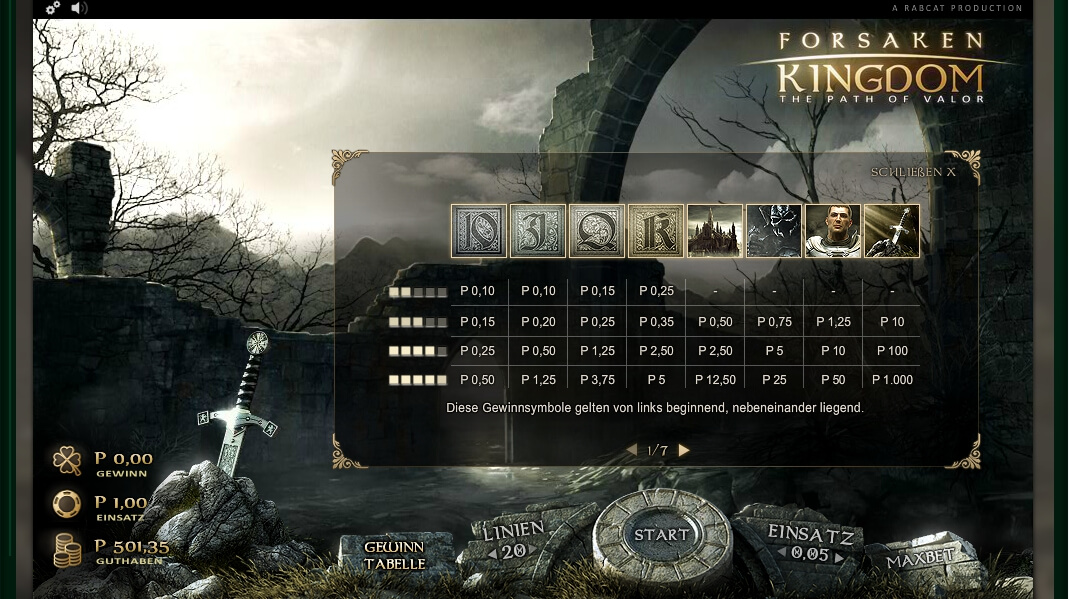This screenshot has width=1069, height=599.
Task: Activate the Maxbet stone button
Action: coord(920,559)
